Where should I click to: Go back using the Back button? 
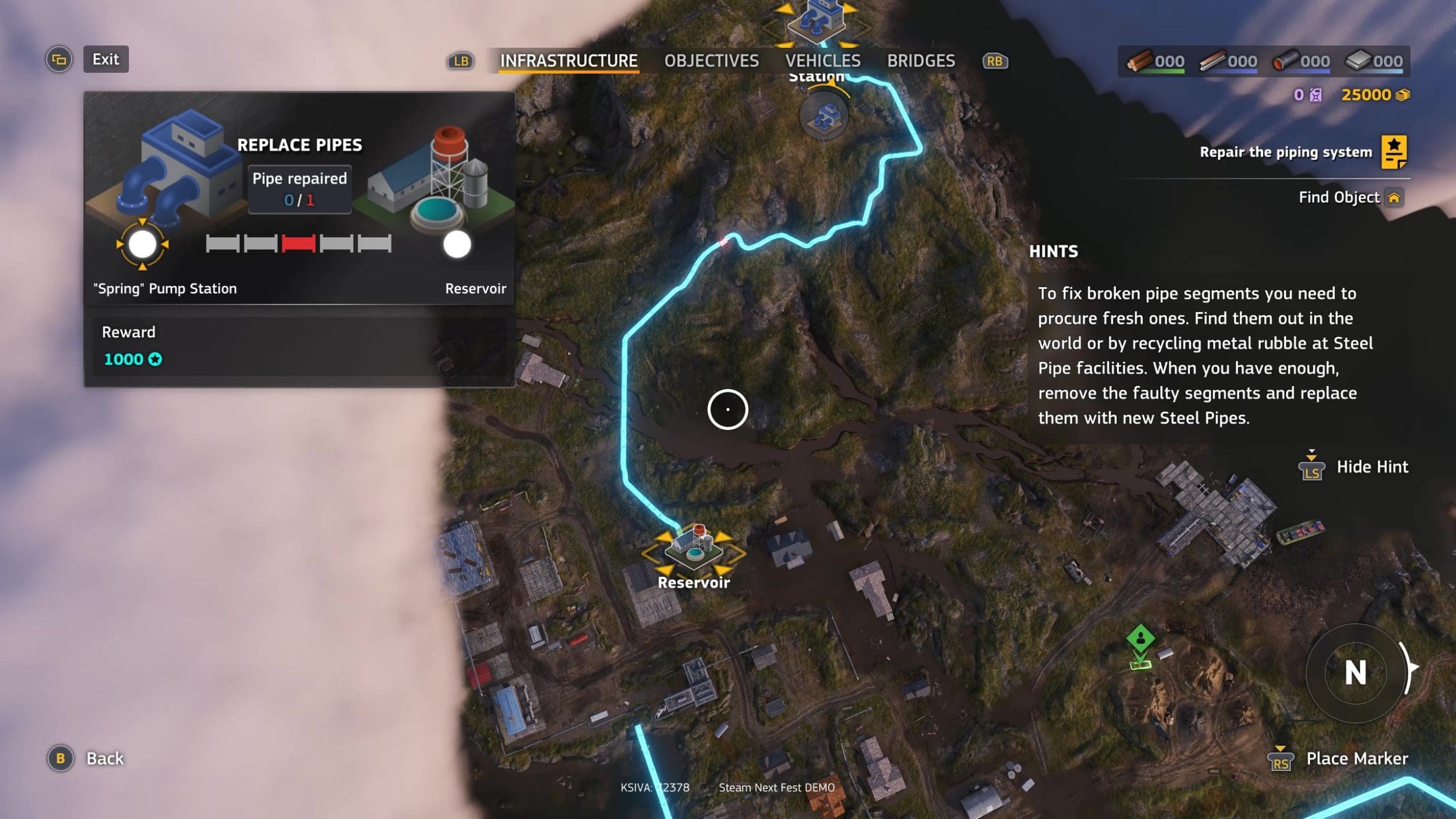[x=105, y=758]
